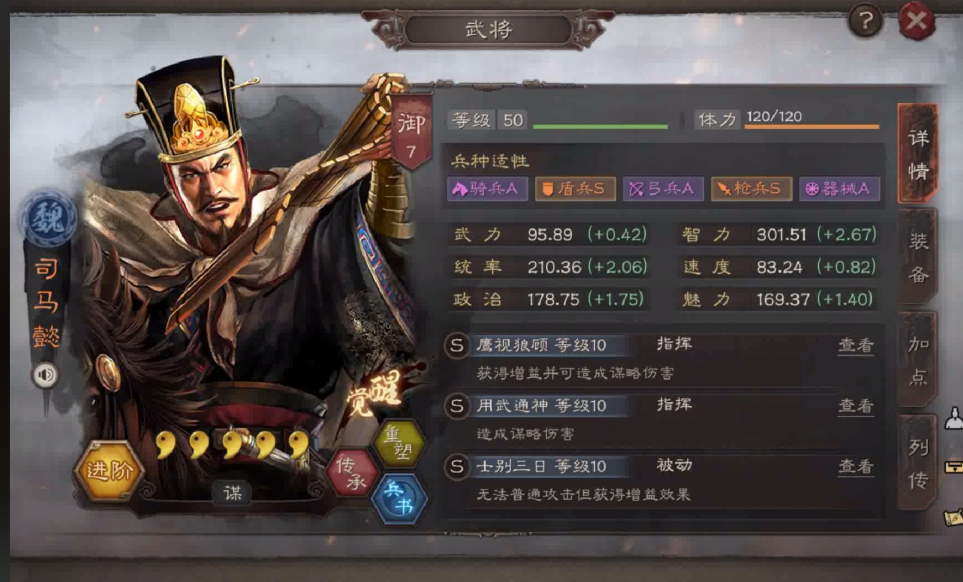Switch to the 详情 tab
This screenshot has width=963, height=582.
[917, 154]
